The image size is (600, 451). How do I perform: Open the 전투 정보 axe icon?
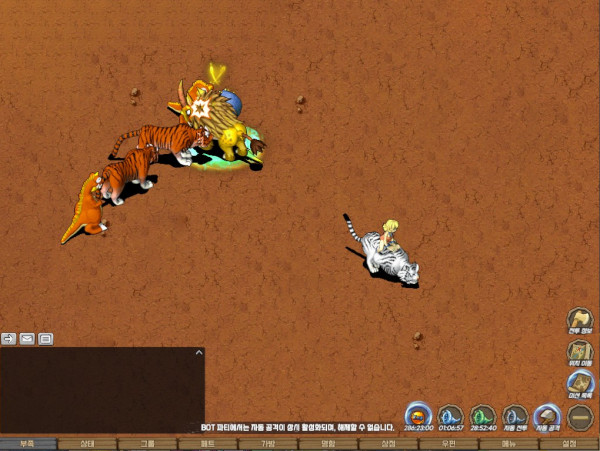(579, 320)
